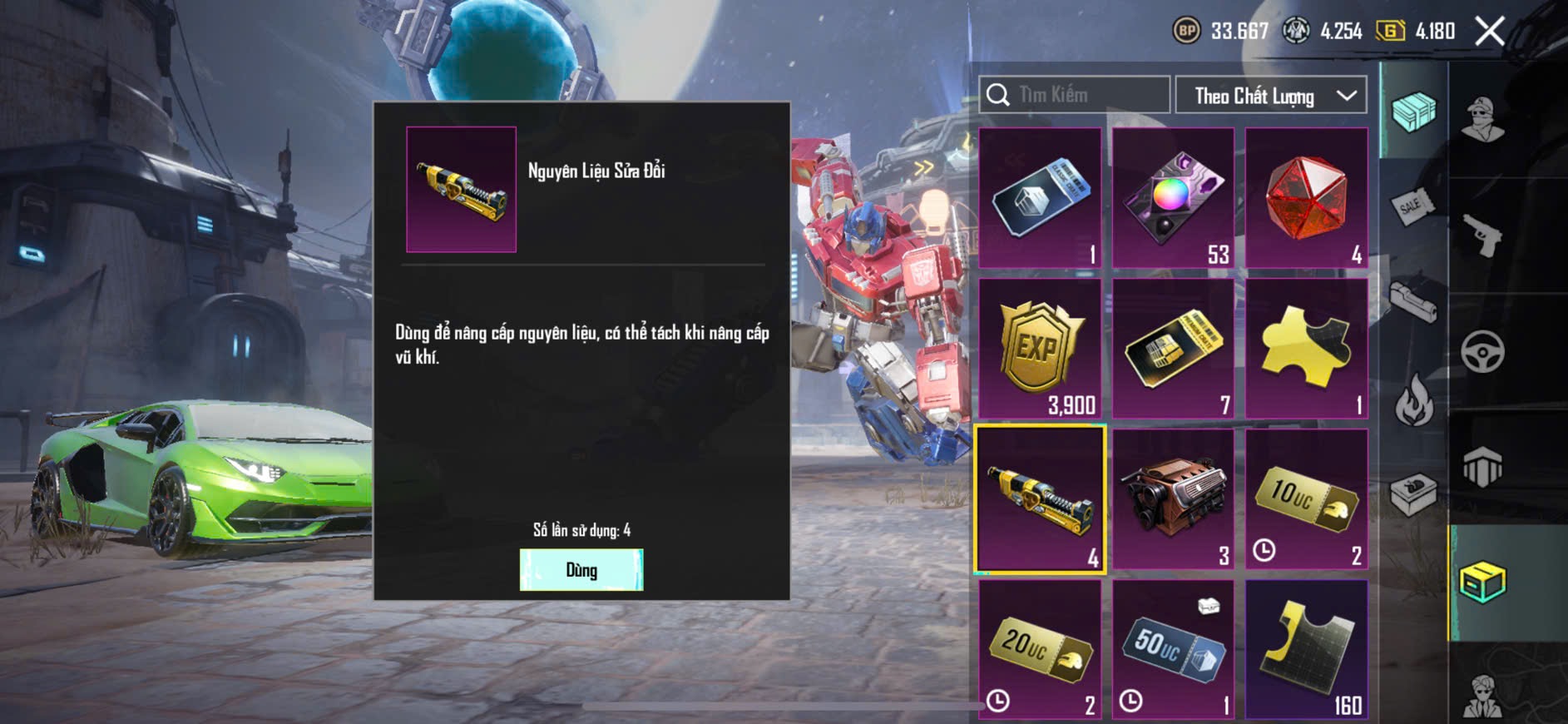Image resolution: width=1568 pixels, height=724 pixels.
Task: Choose the 20 UC voucher slot
Action: coord(1040,649)
